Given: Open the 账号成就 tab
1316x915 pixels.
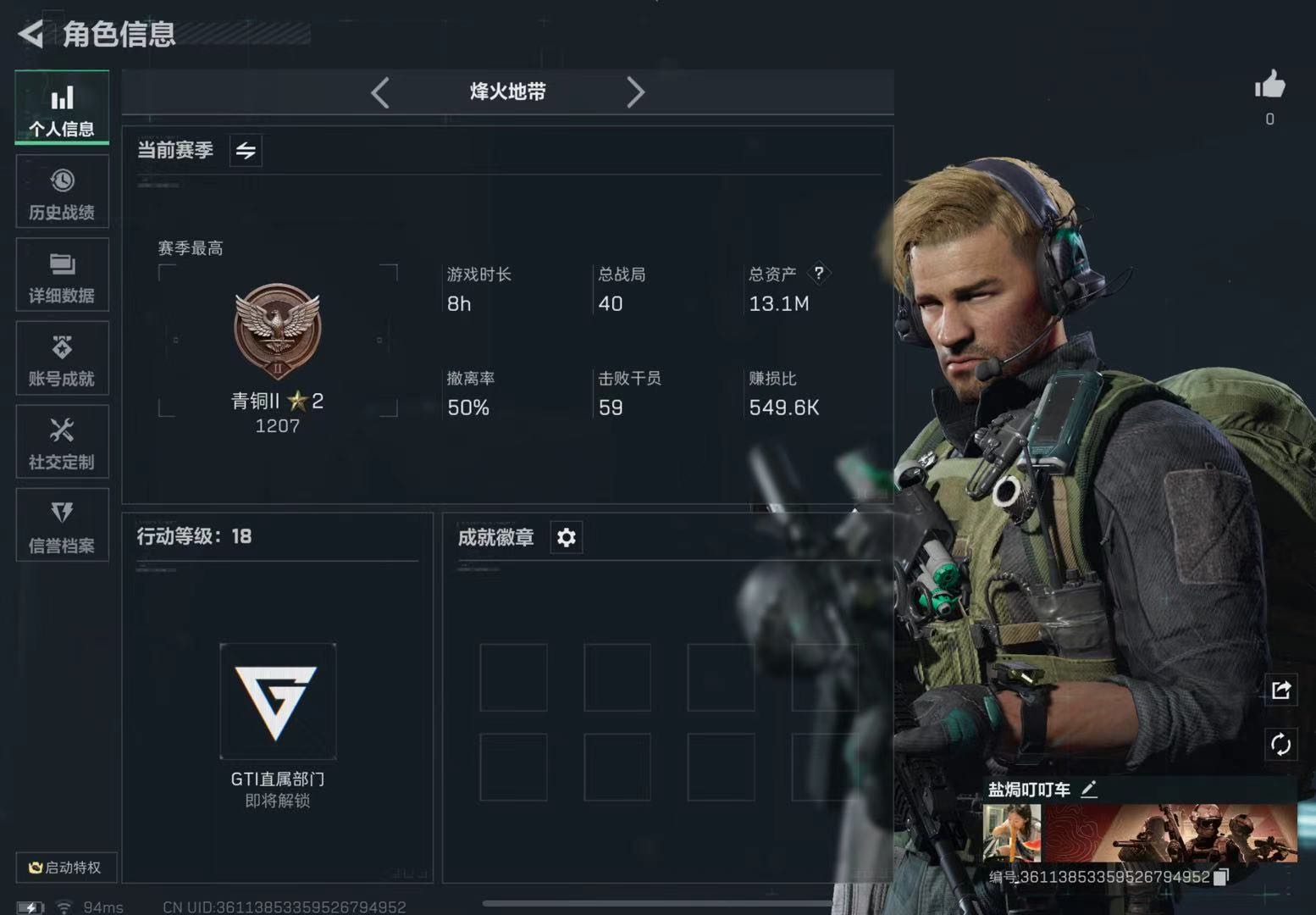Looking at the screenshot, I should 62,358.
